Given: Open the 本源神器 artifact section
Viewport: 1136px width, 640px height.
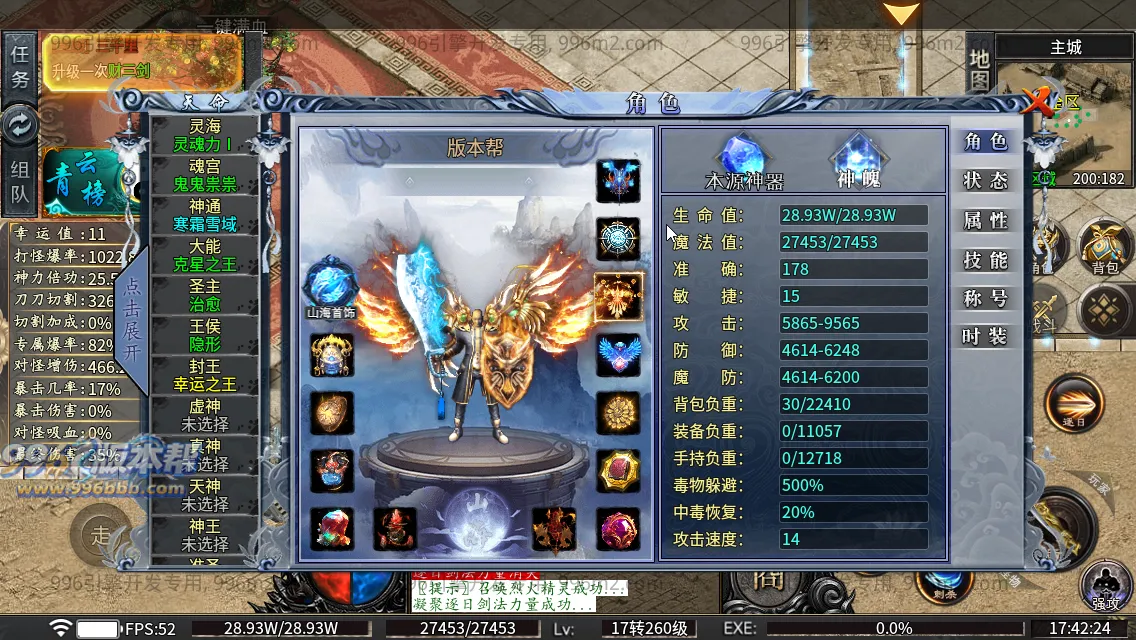Looking at the screenshot, I should [x=744, y=162].
